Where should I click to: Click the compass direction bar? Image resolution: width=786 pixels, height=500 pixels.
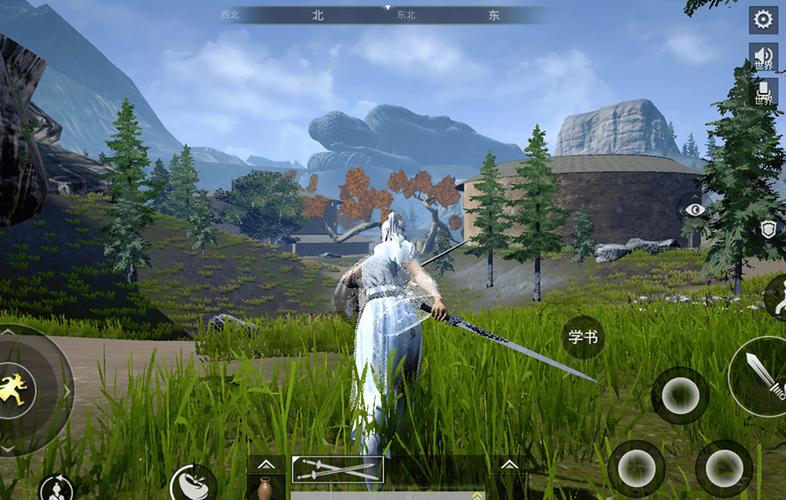pos(387,15)
